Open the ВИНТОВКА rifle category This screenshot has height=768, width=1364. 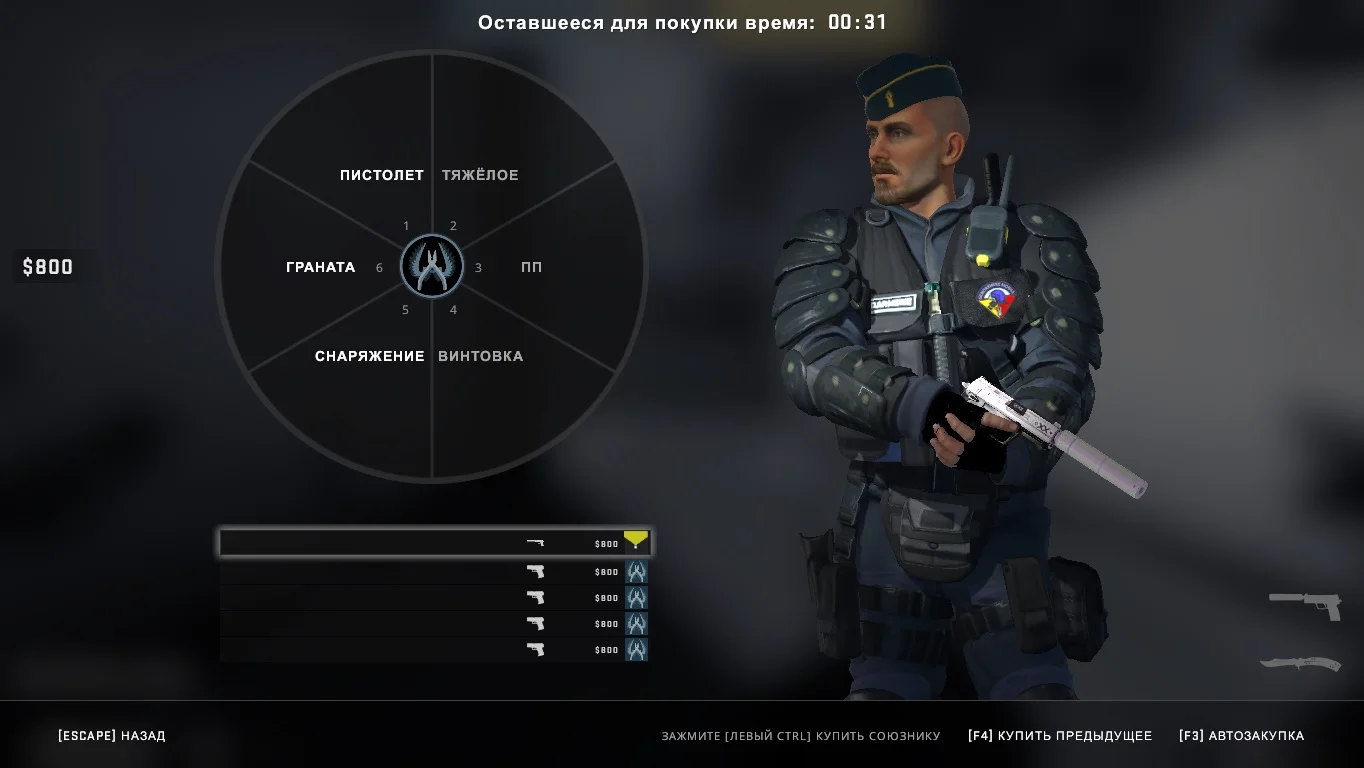pos(480,356)
